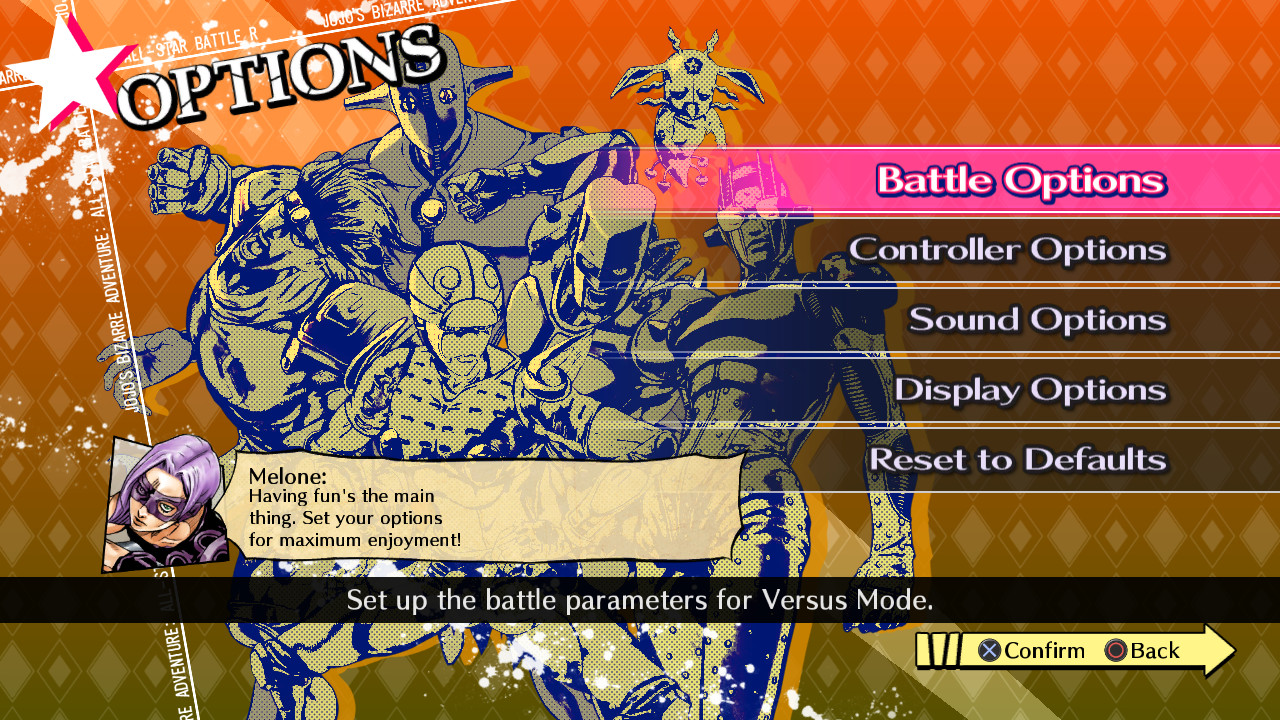Click the X Confirm icon

click(x=988, y=651)
